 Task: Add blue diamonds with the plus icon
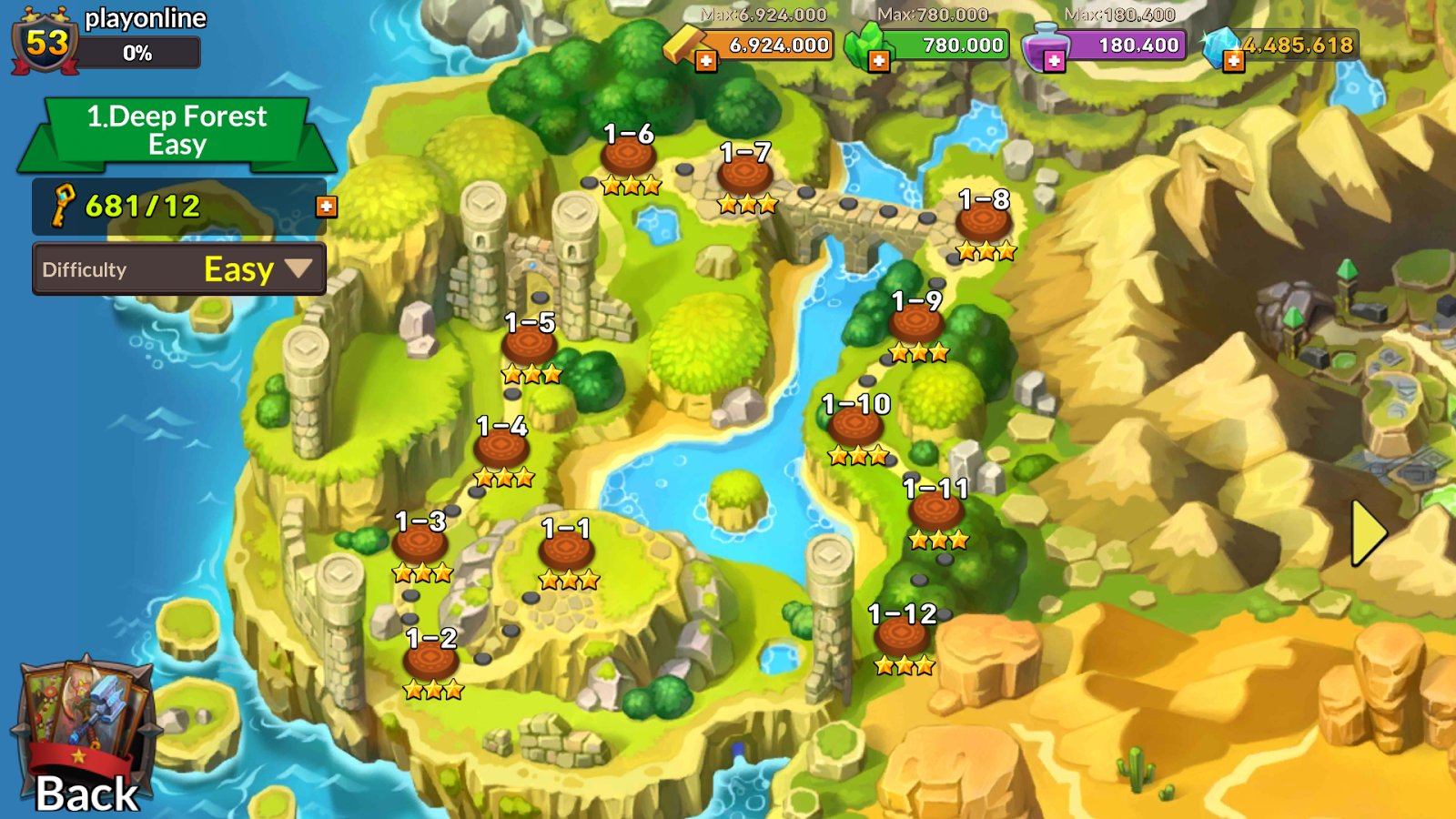coord(1233,62)
